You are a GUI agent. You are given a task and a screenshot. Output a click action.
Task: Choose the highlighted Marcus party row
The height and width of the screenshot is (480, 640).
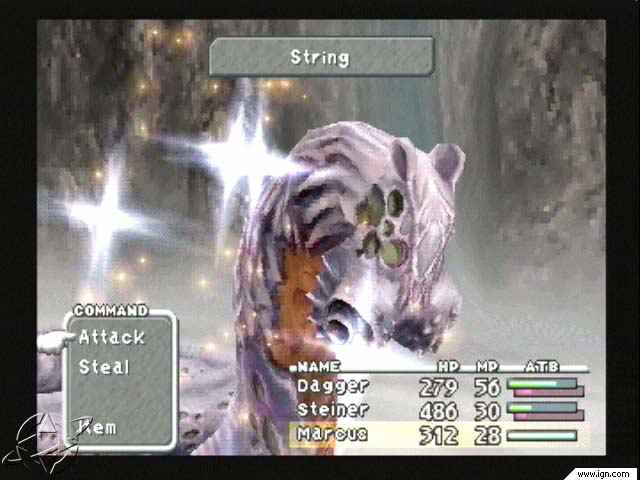click(x=334, y=434)
